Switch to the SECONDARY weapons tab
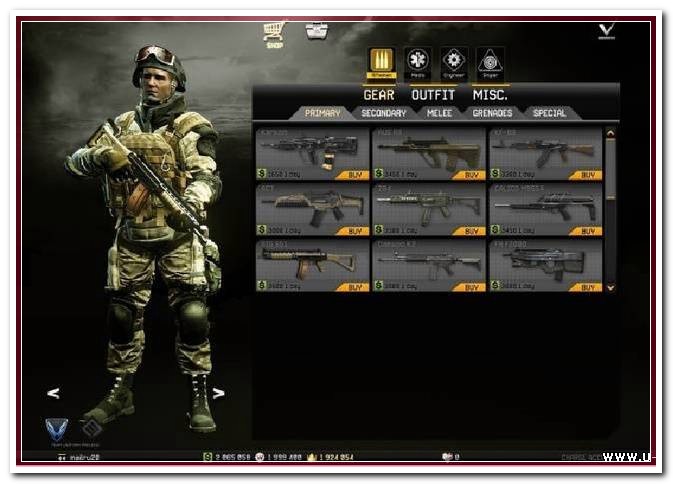This screenshot has height=484, width=673. (383, 113)
